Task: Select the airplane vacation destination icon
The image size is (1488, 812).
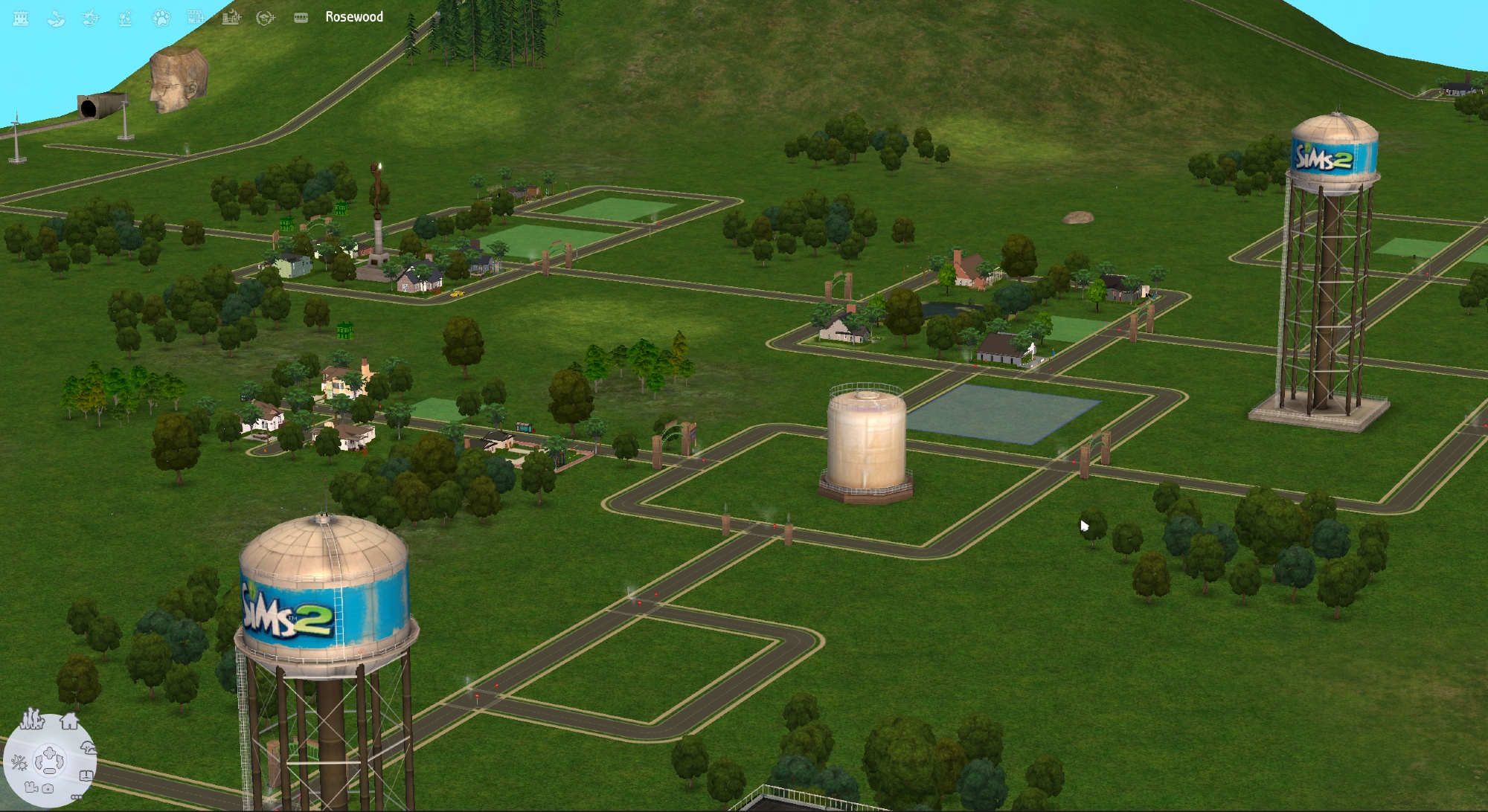Action: [91, 18]
